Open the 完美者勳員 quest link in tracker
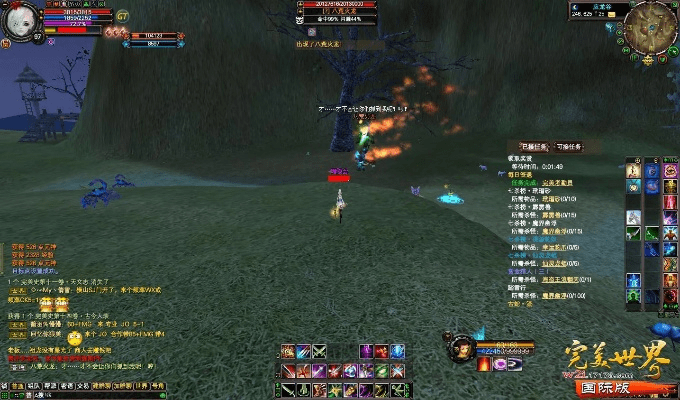The height and width of the screenshot is (400, 680). click(x=558, y=183)
